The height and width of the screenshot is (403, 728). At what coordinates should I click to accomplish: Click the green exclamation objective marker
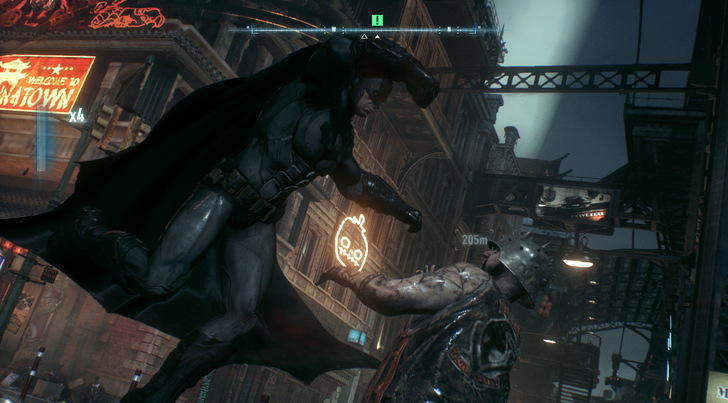tap(377, 19)
